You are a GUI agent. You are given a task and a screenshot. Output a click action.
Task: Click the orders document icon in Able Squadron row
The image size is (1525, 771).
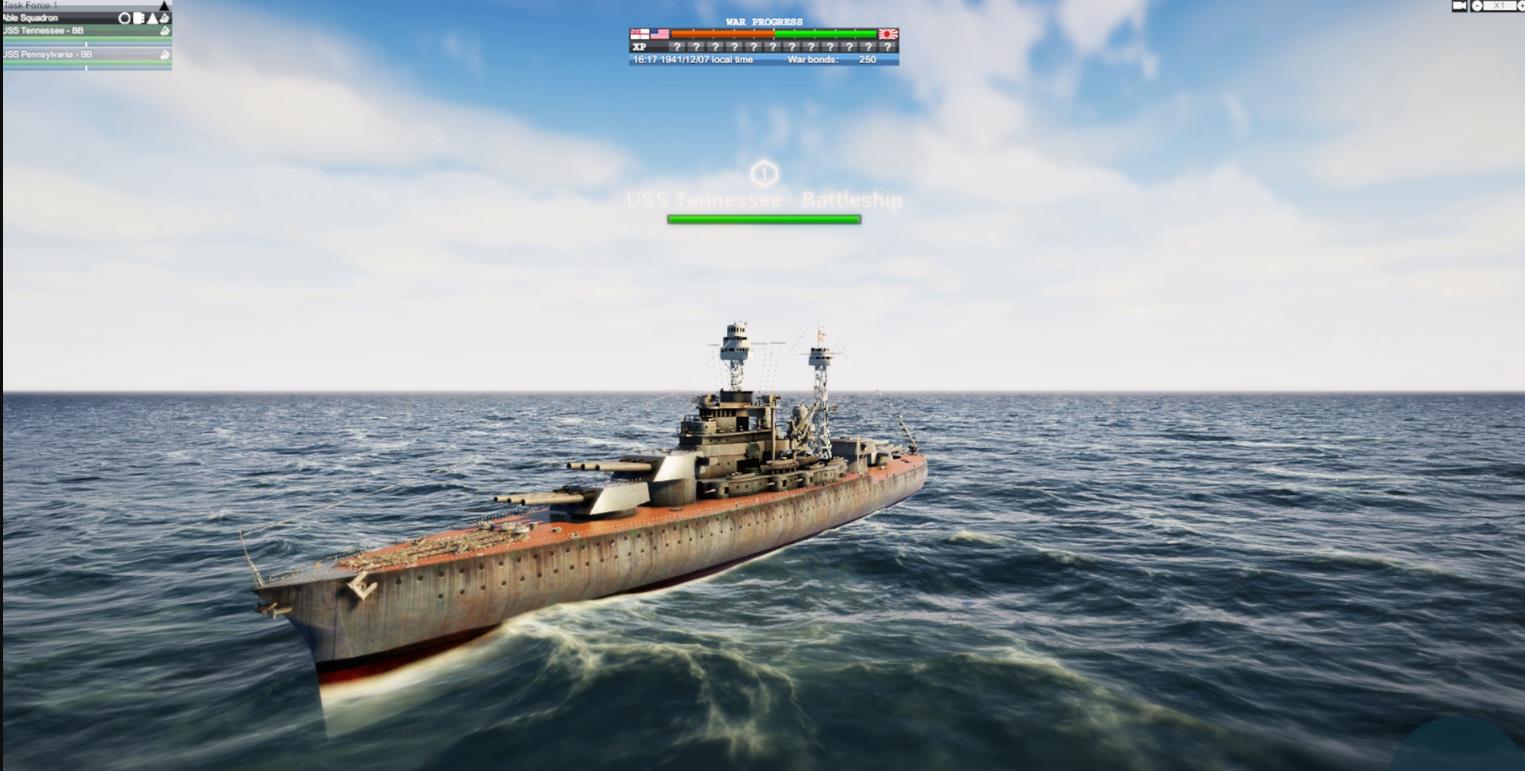(139, 18)
